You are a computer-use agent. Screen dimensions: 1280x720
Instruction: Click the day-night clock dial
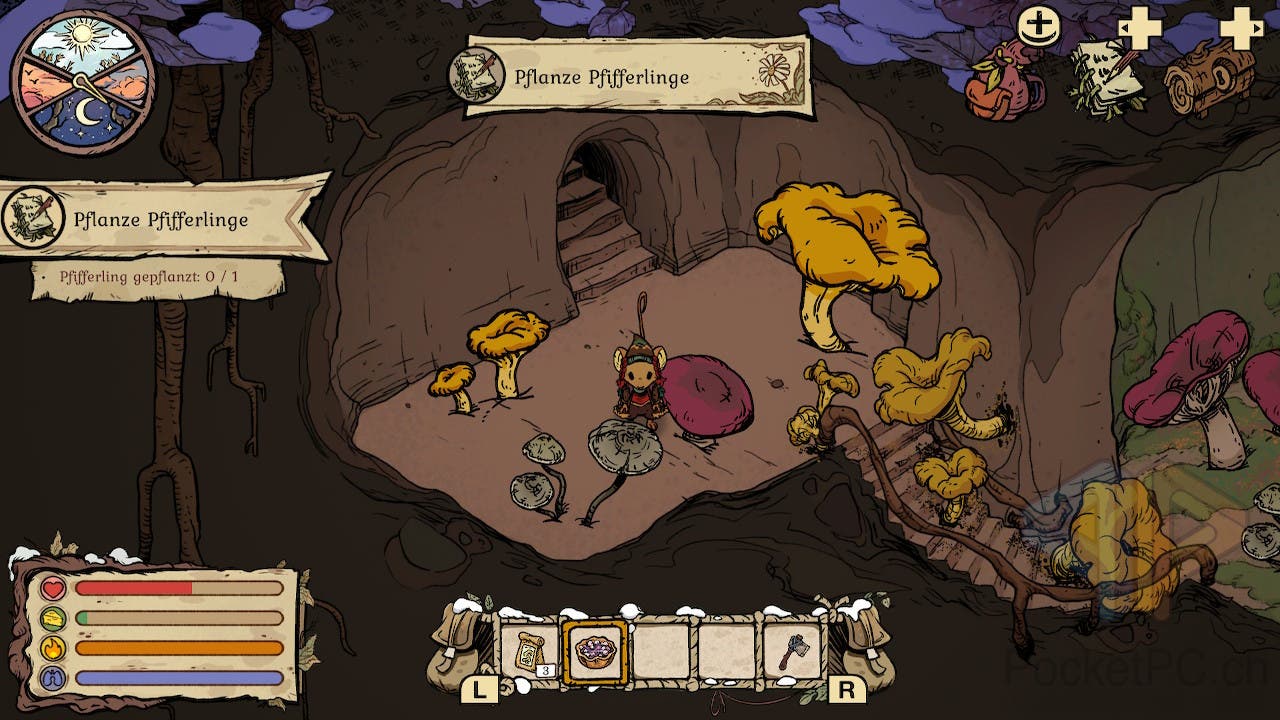pos(83,83)
